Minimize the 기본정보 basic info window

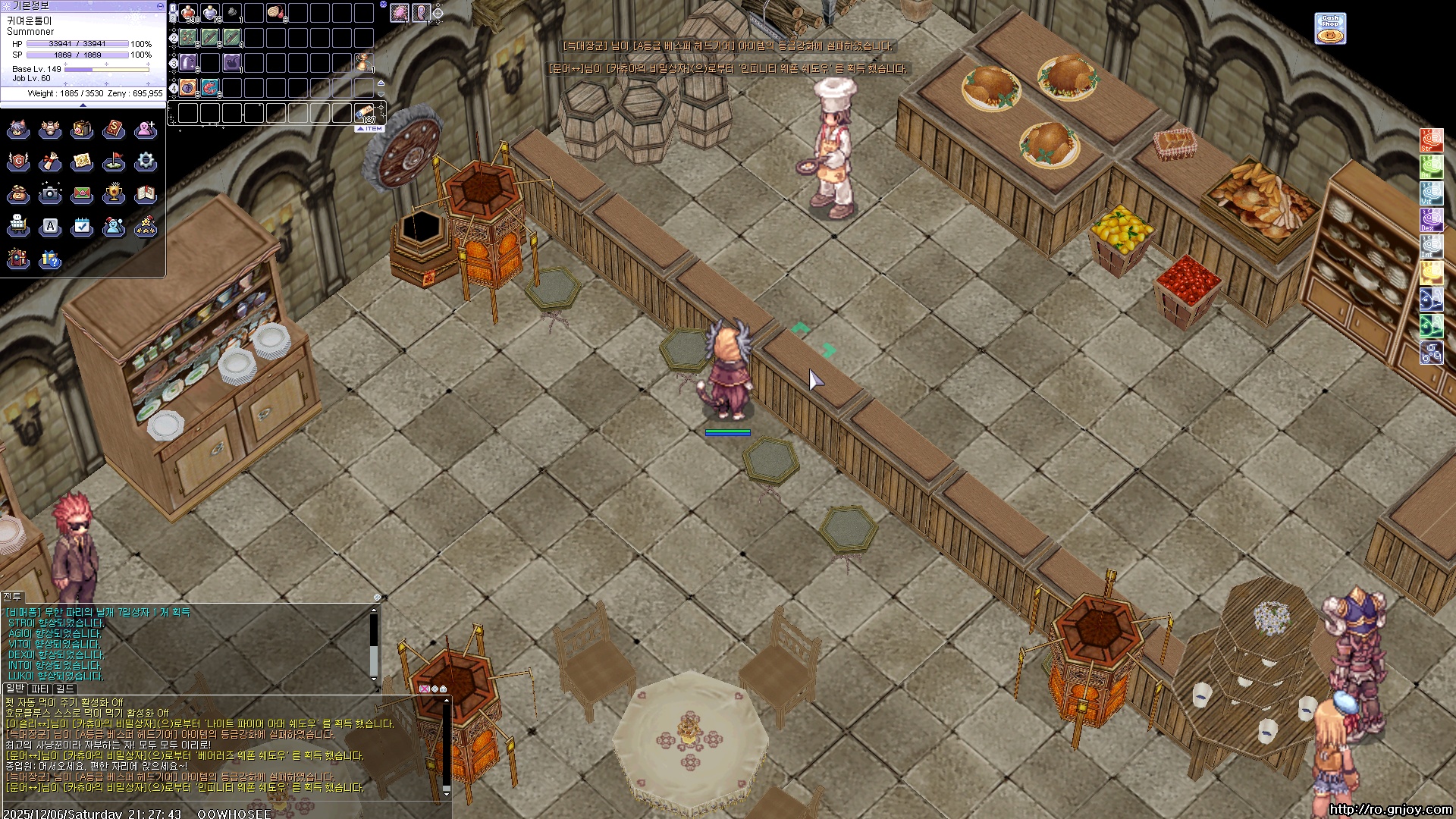159,5
